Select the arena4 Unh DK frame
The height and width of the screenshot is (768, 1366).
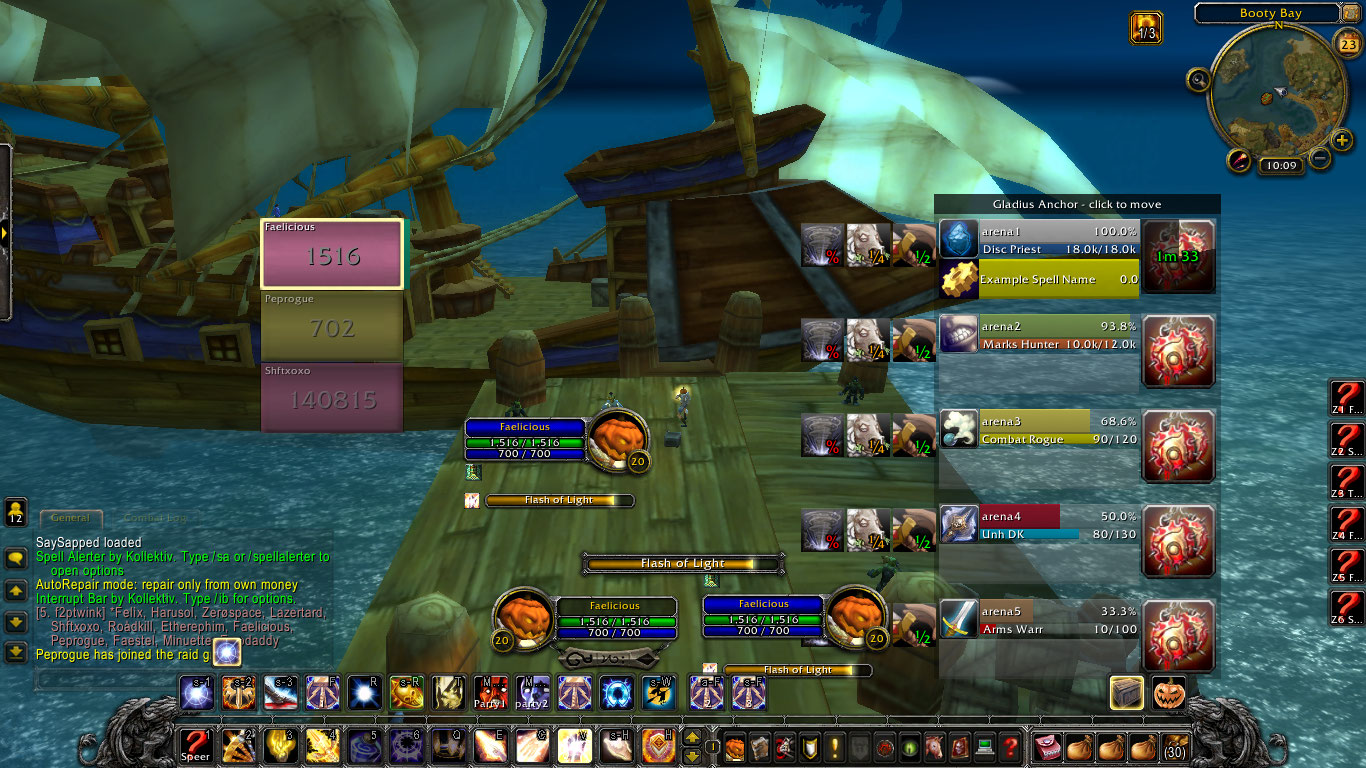(1040, 525)
